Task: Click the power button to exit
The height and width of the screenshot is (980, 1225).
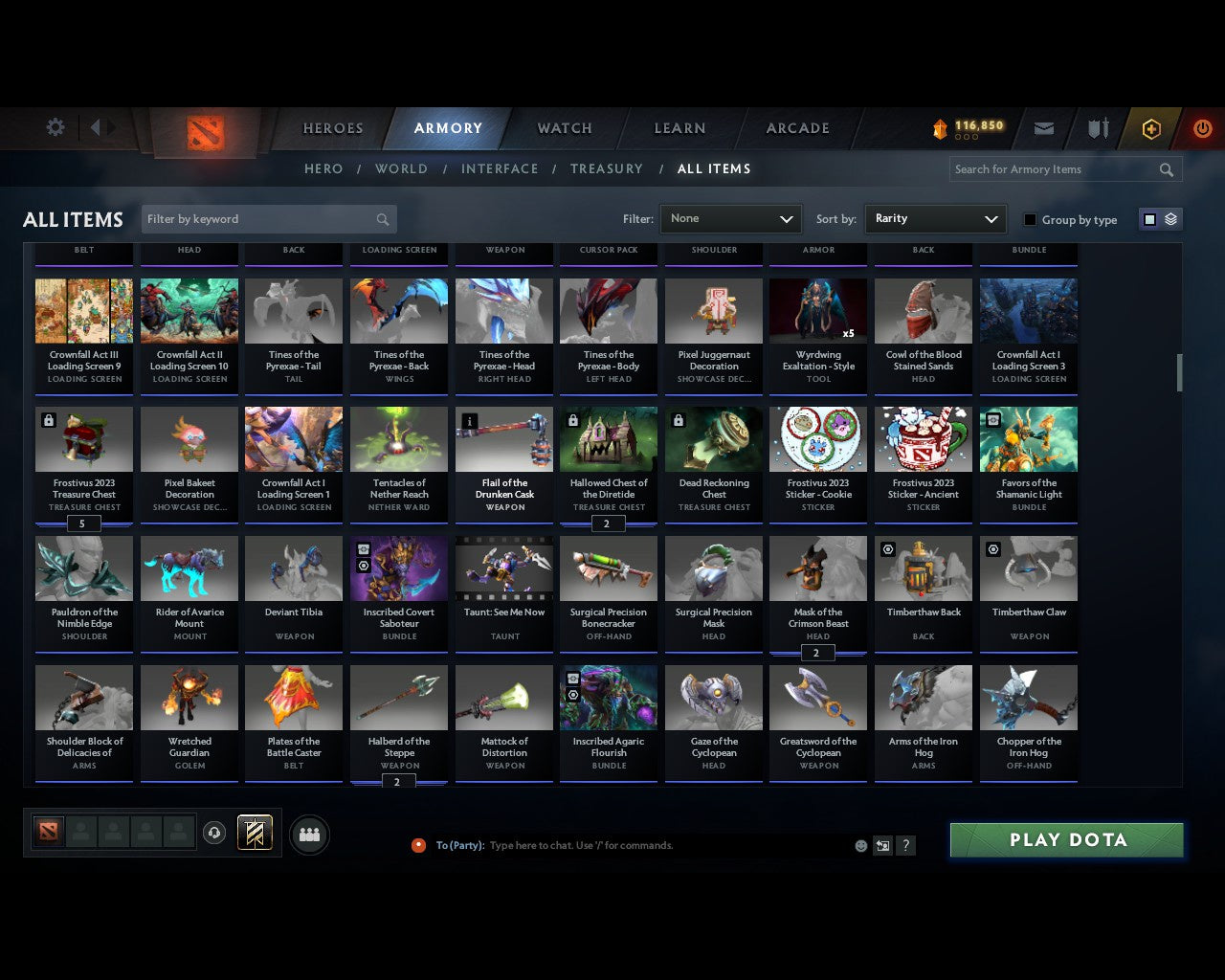Action: pos(1202,128)
